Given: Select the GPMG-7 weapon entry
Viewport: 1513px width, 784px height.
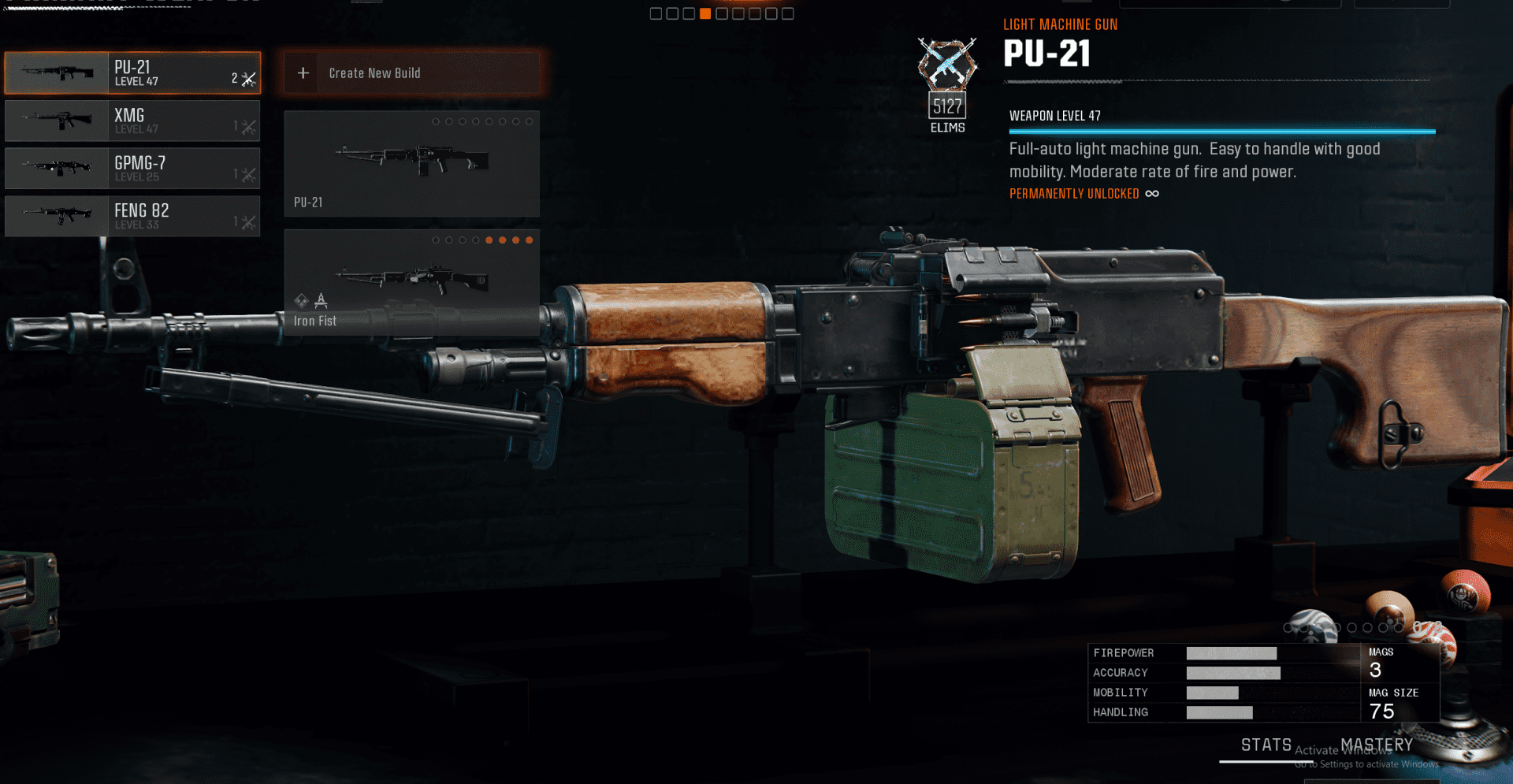Looking at the screenshot, I should (132, 169).
